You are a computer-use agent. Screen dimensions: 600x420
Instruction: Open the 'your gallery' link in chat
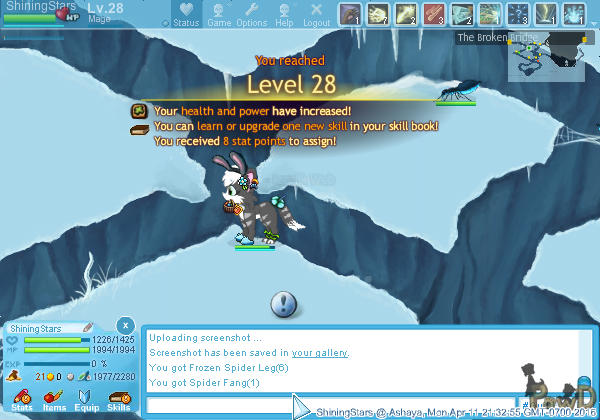pyautogui.click(x=320, y=353)
